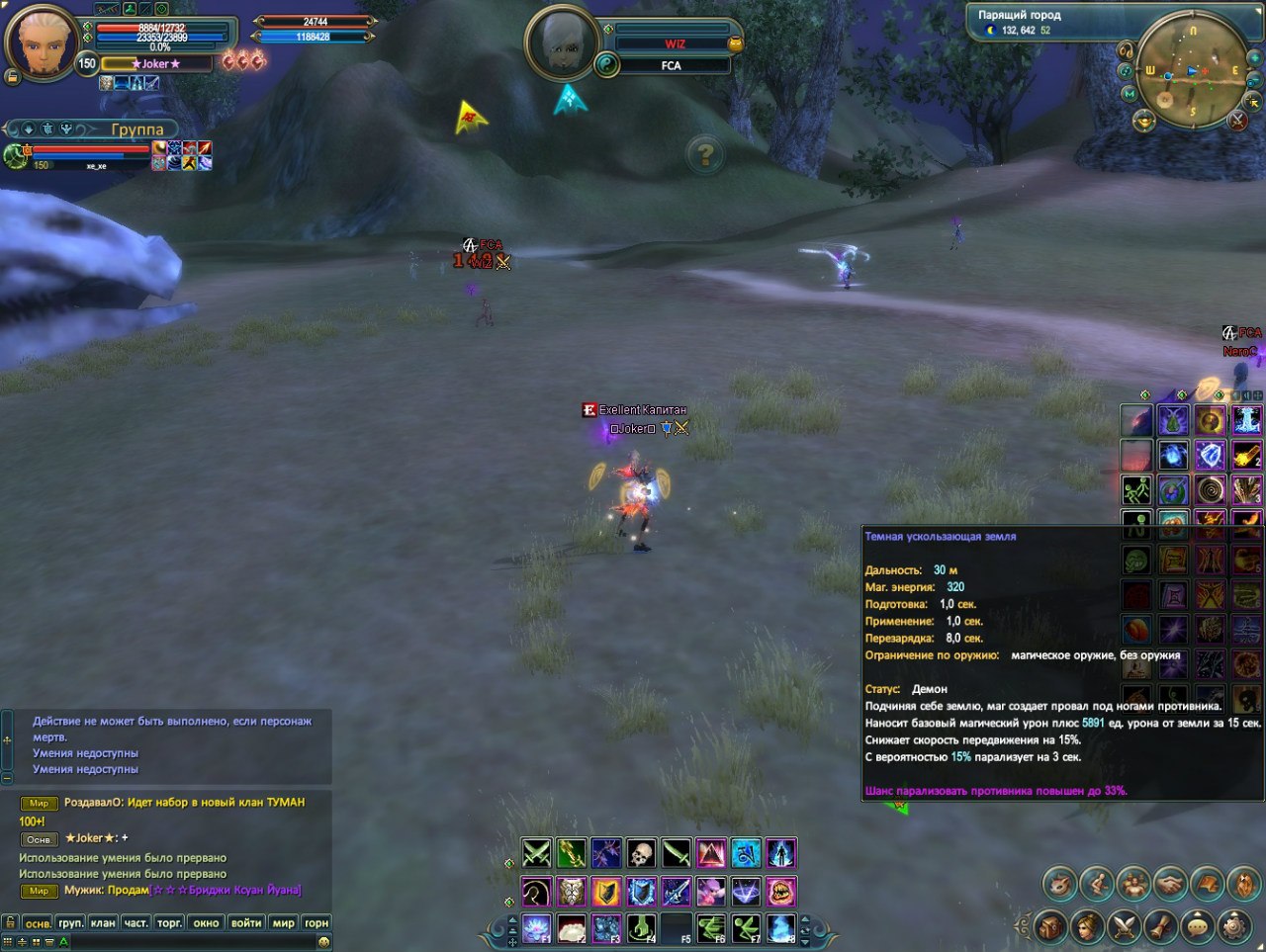Open the inventory bag button

click(1049, 926)
